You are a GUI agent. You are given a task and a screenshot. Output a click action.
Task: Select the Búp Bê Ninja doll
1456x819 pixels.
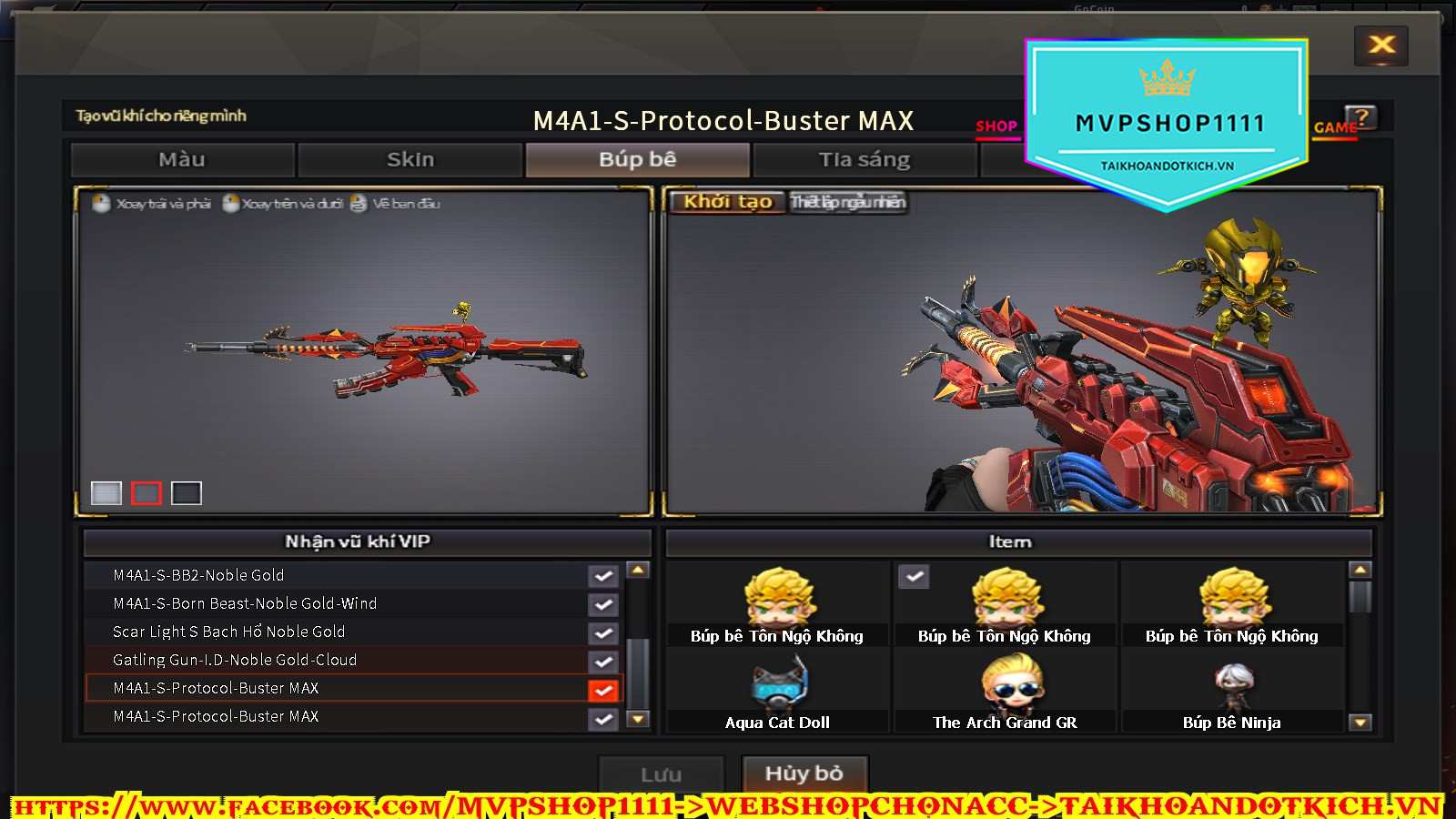coord(1232,693)
